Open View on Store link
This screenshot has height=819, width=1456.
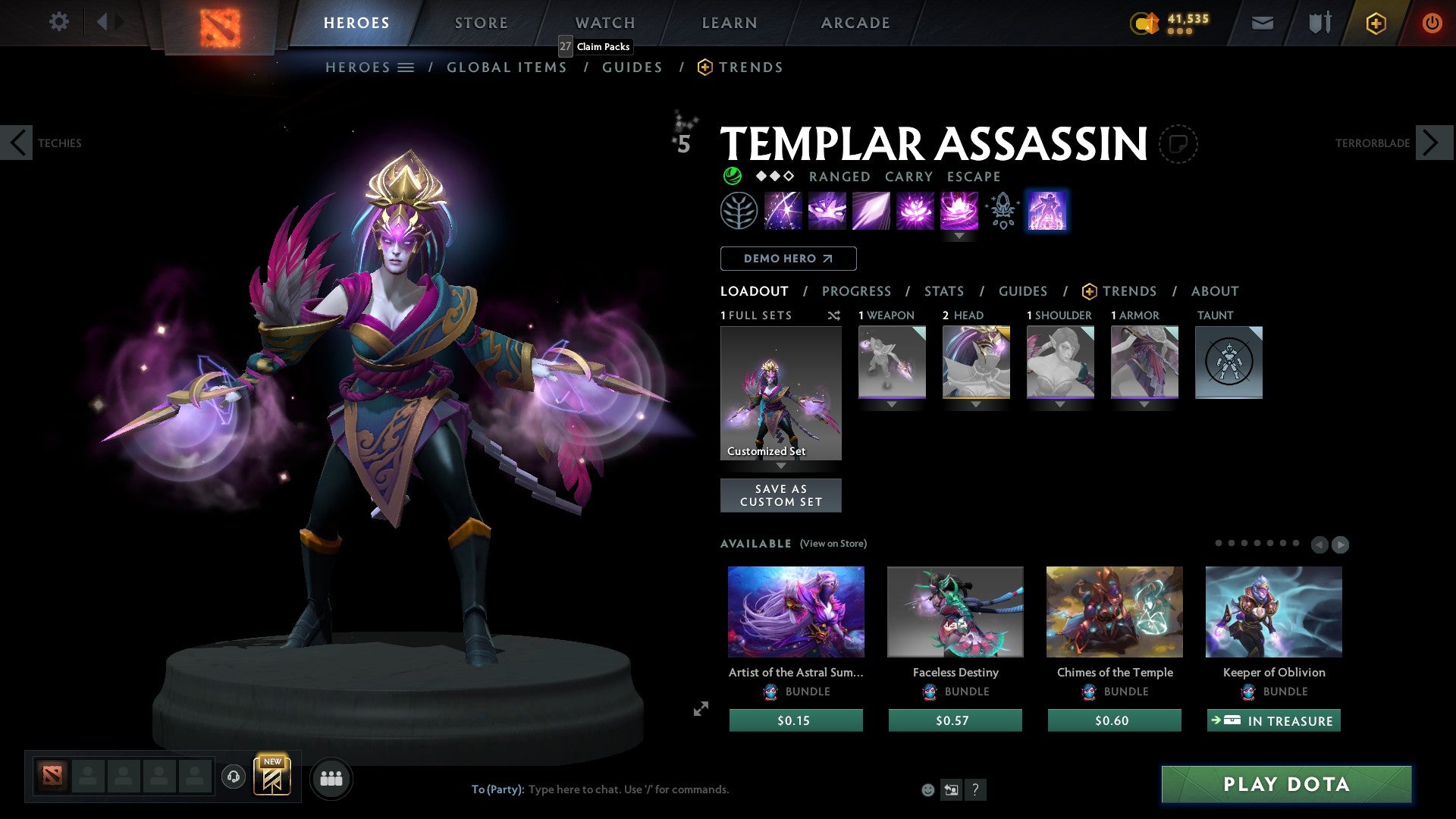833,544
